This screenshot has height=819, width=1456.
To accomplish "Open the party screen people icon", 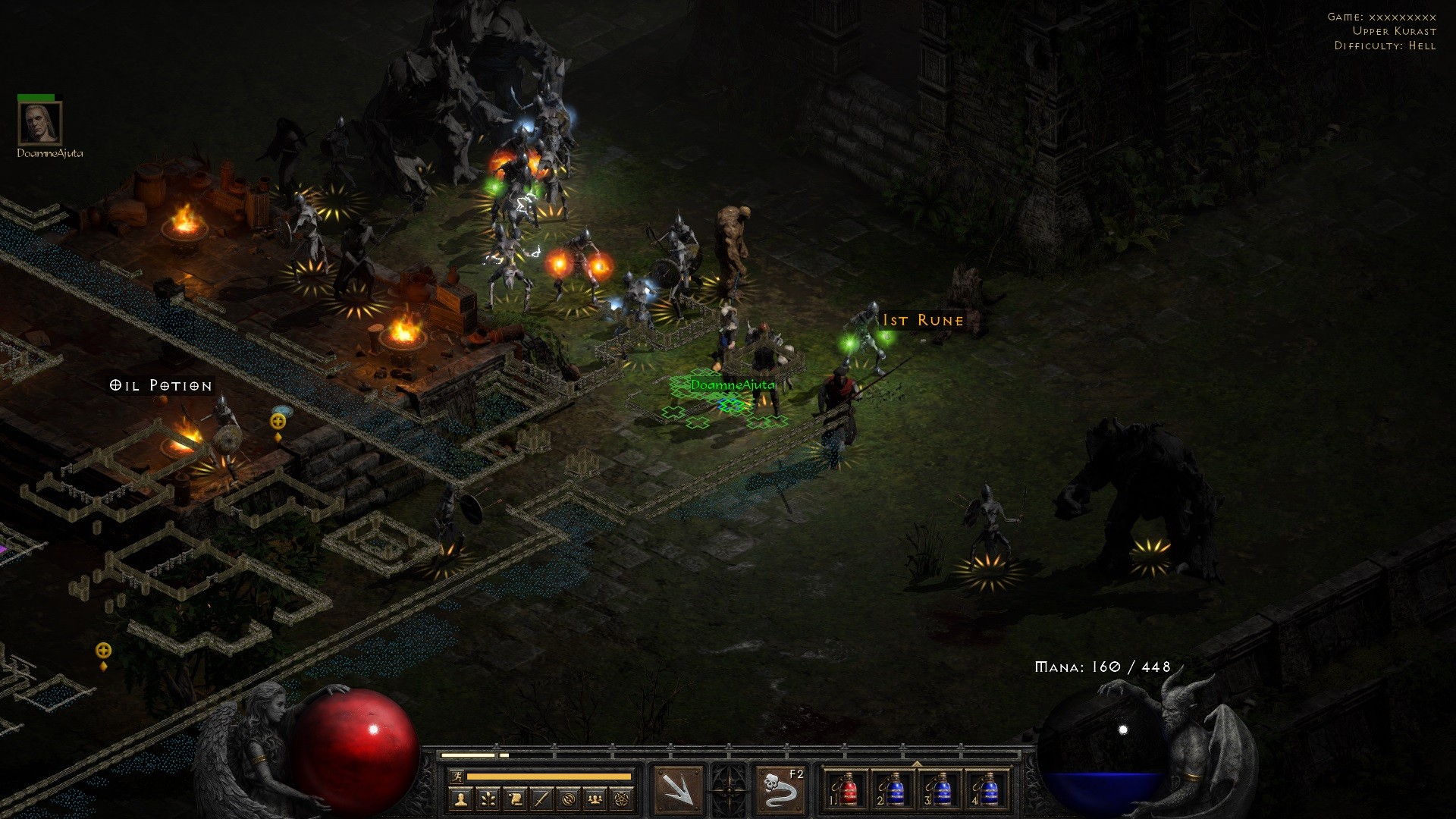I will click(596, 799).
